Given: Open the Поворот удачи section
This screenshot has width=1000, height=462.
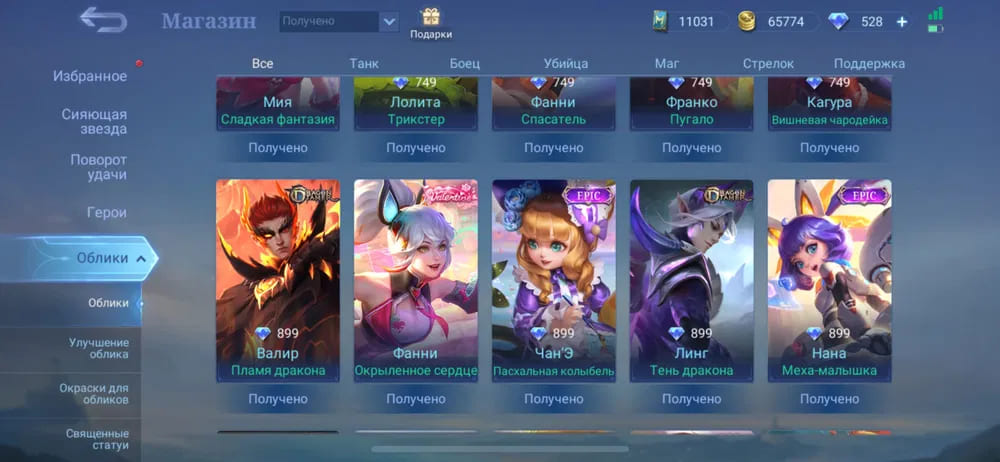Looking at the screenshot, I should 98,167.
